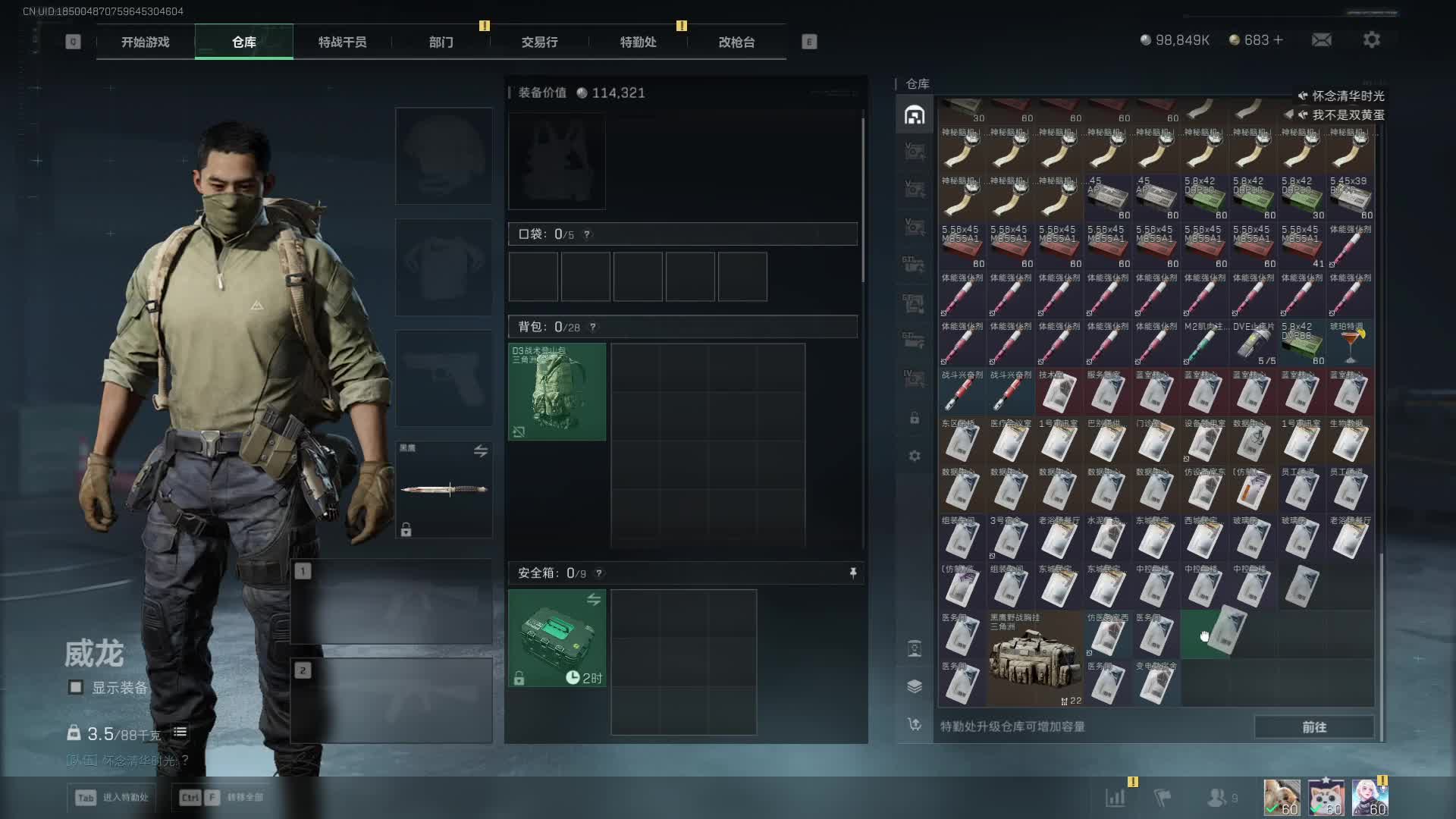Select the green safe box item
Screen dimensions: 1456x819
pos(557,638)
